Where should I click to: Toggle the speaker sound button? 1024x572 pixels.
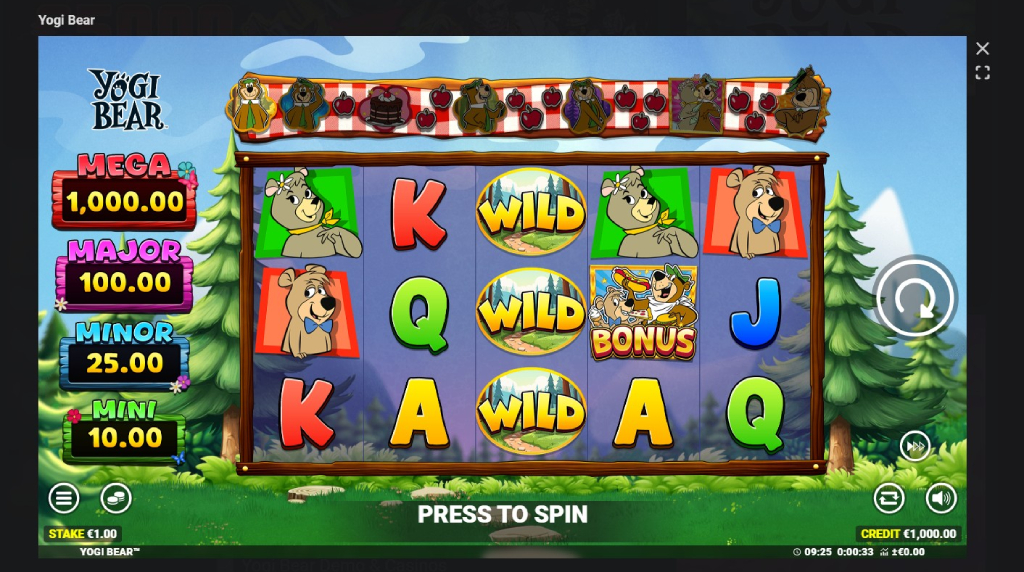click(941, 497)
